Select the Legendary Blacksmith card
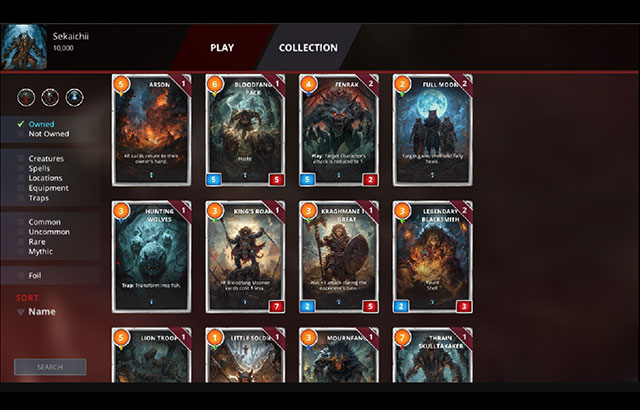This screenshot has height=410, width=640. (x=432, y=258)
